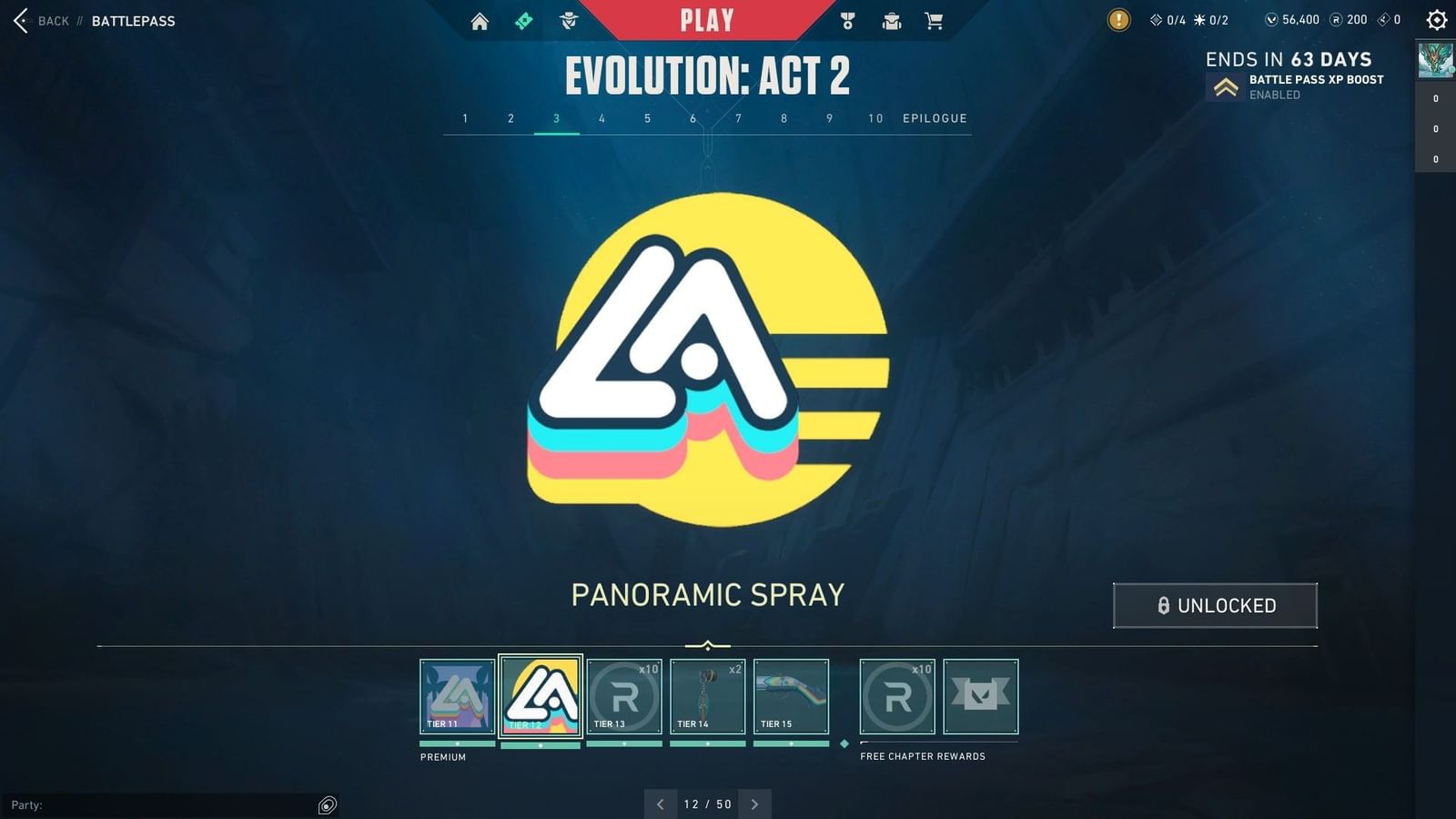
Task: Open the Agents panel icon
Action: click(x=567, y=20)
